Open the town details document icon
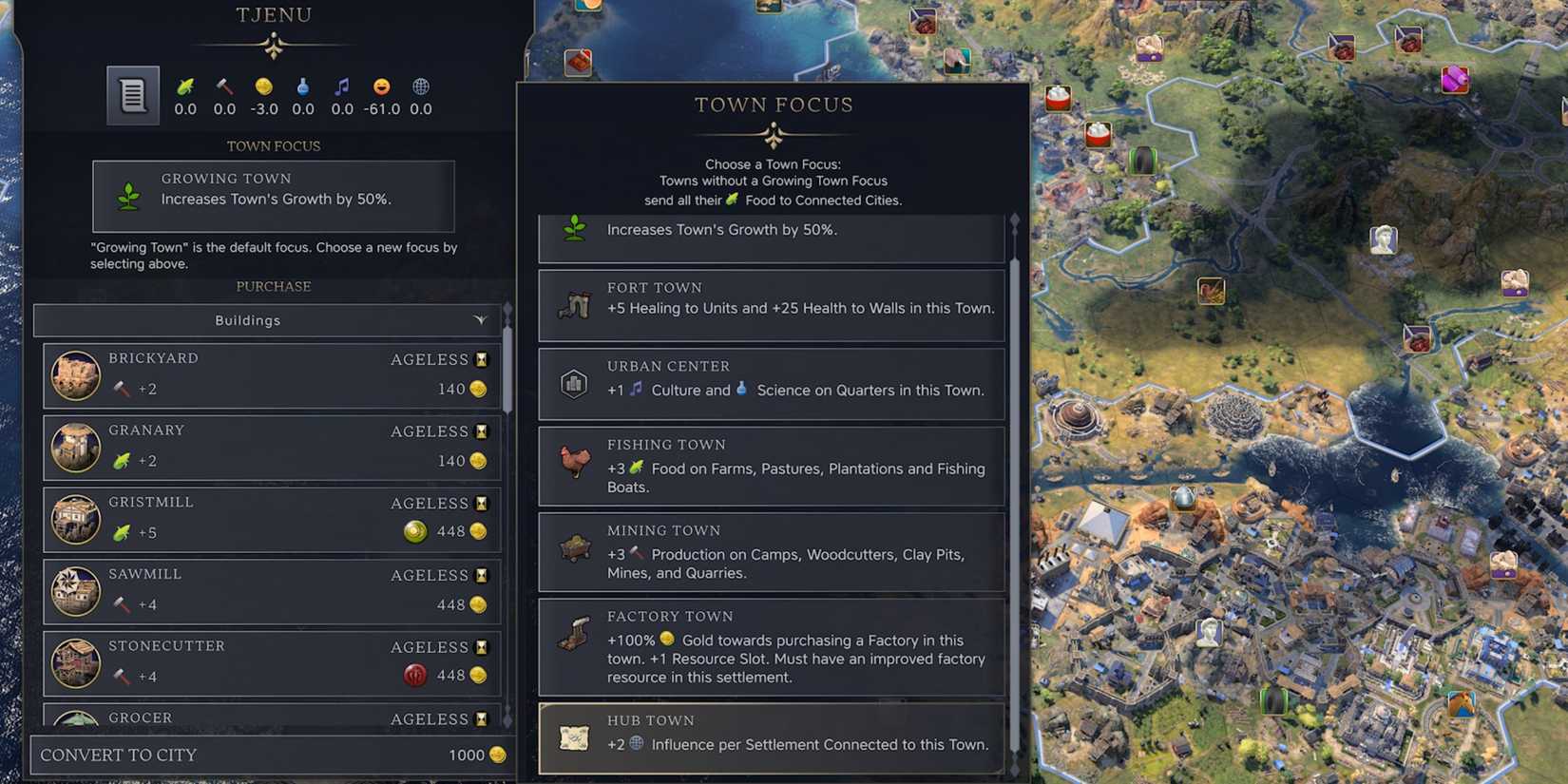 tap(132, 95)
